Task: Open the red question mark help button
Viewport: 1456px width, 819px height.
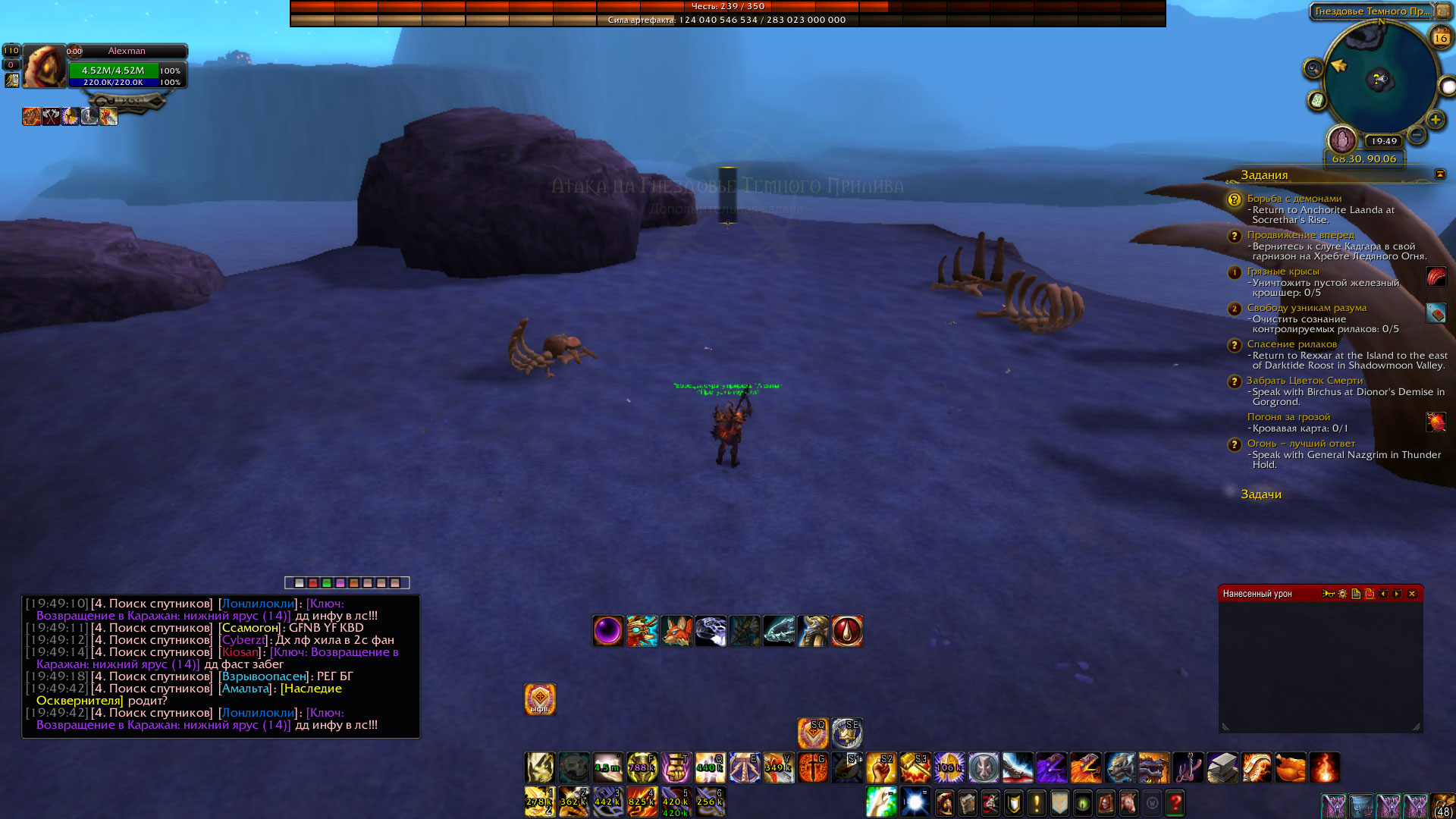Action: point(1175,802)
